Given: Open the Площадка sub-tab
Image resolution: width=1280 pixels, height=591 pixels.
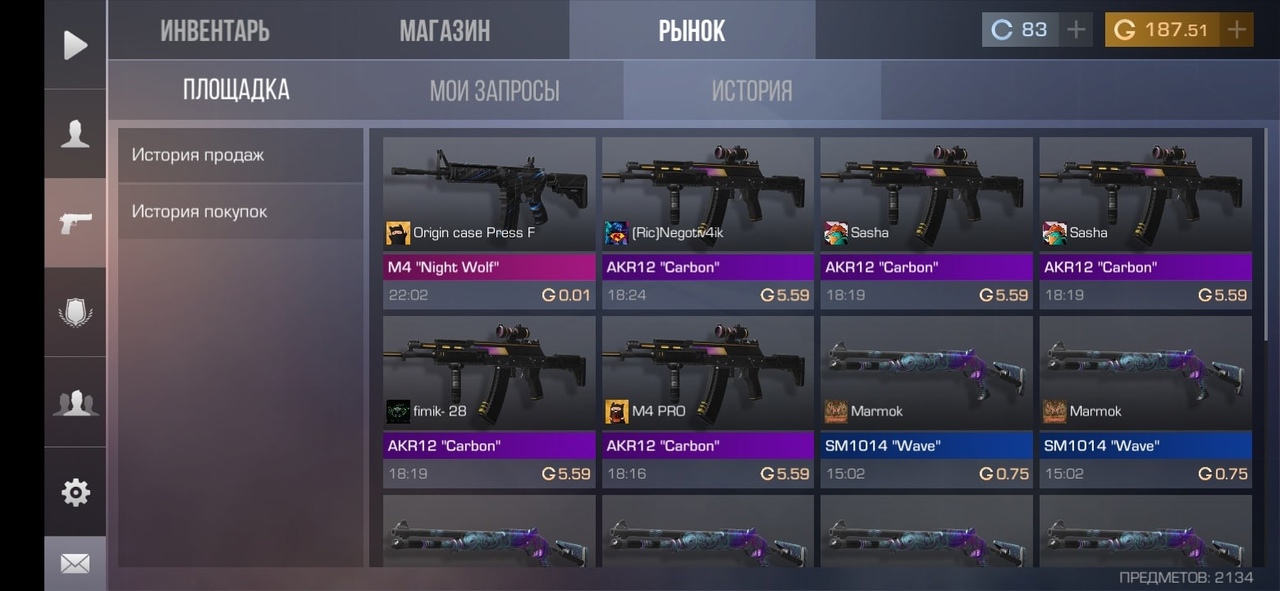Looking at the screenshot, I should [x=236, y=90].
